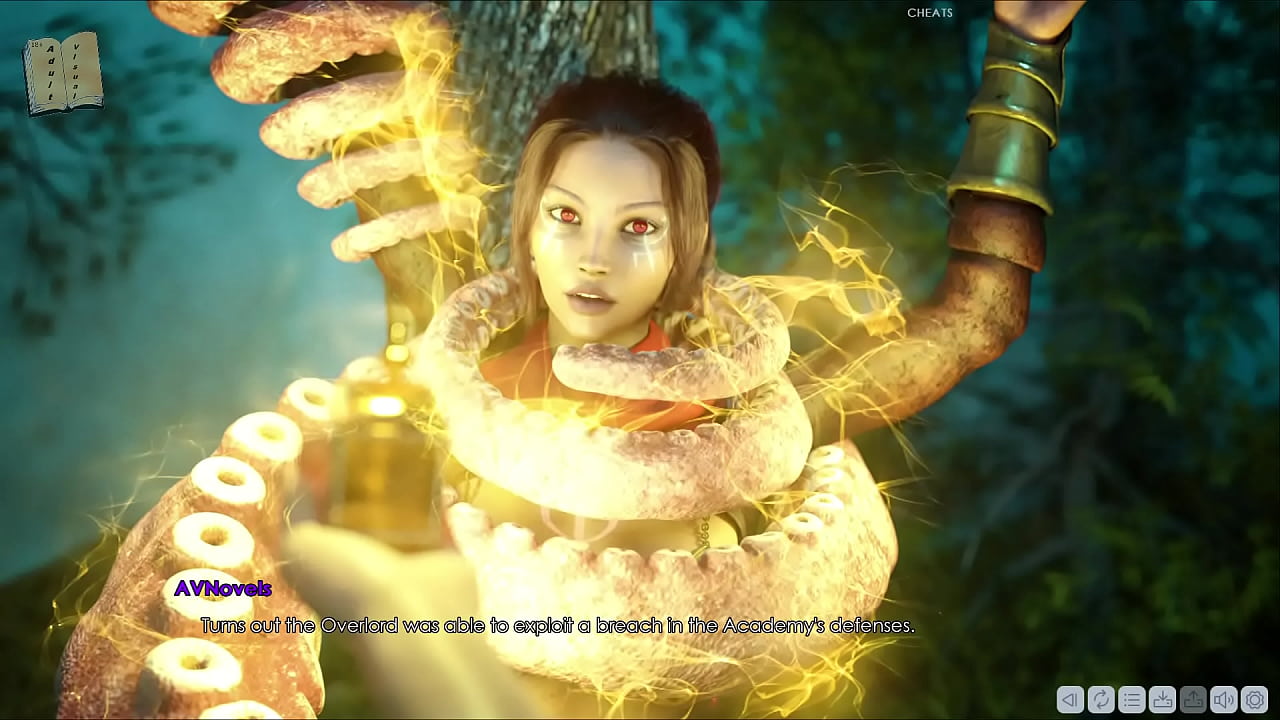
Task: Click the Adult Visual book logo
Action: pyautogui.click(x=62, y=73)
